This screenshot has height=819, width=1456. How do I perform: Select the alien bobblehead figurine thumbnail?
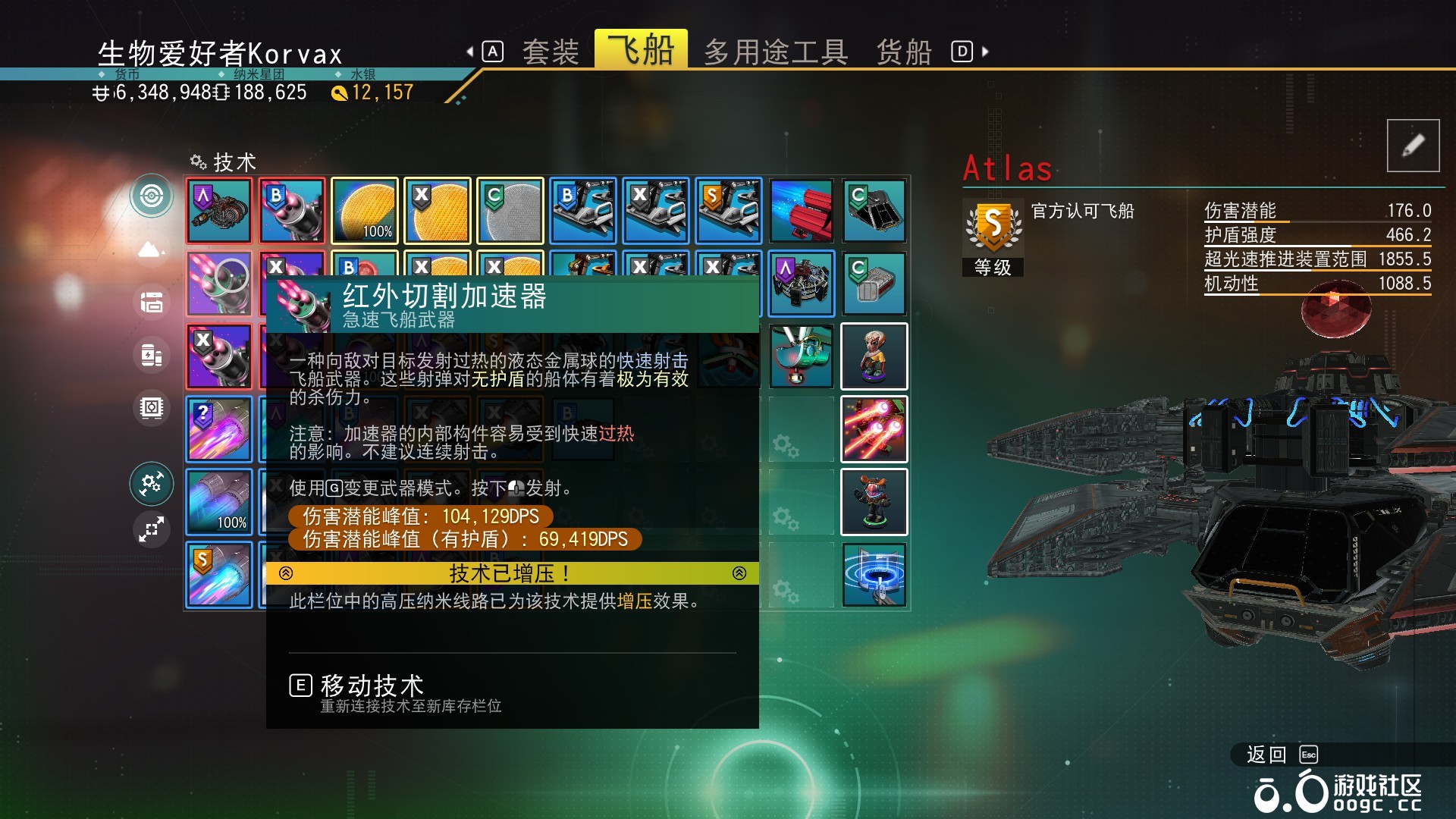[874, 356]
